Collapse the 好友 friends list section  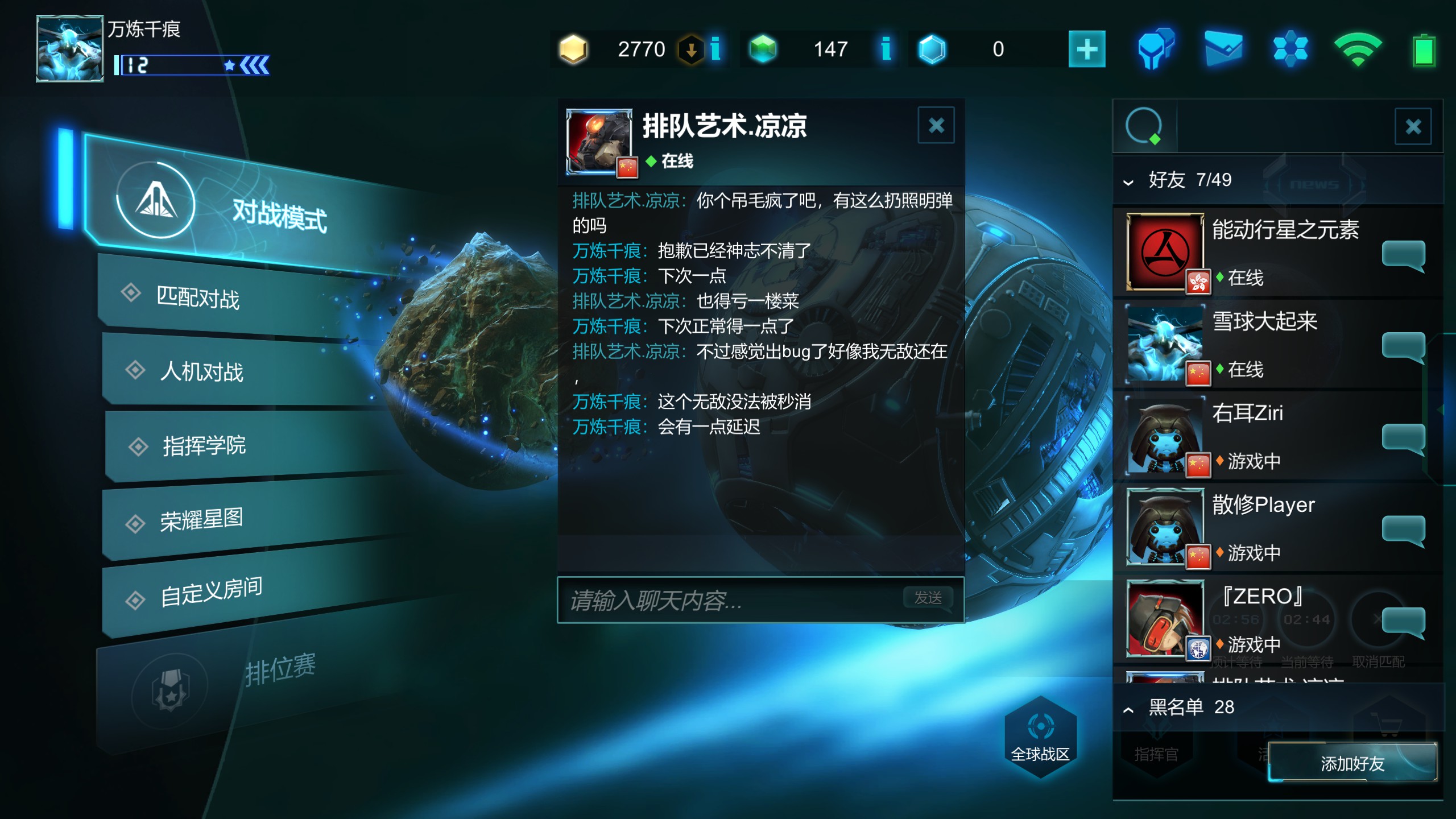[x=1128, y=182]
